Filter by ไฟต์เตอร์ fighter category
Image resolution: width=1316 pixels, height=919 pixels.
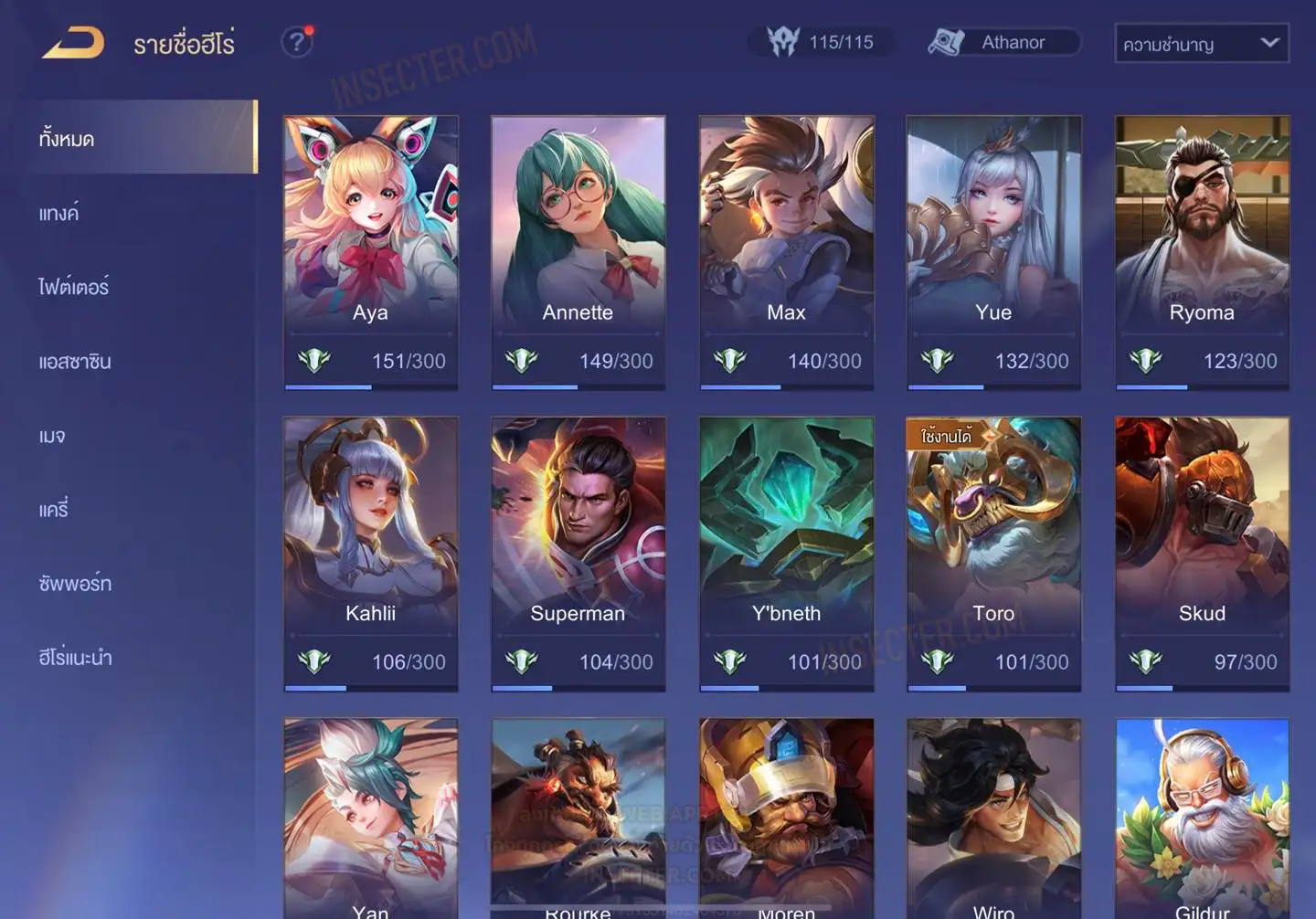[x=73, y=287]
